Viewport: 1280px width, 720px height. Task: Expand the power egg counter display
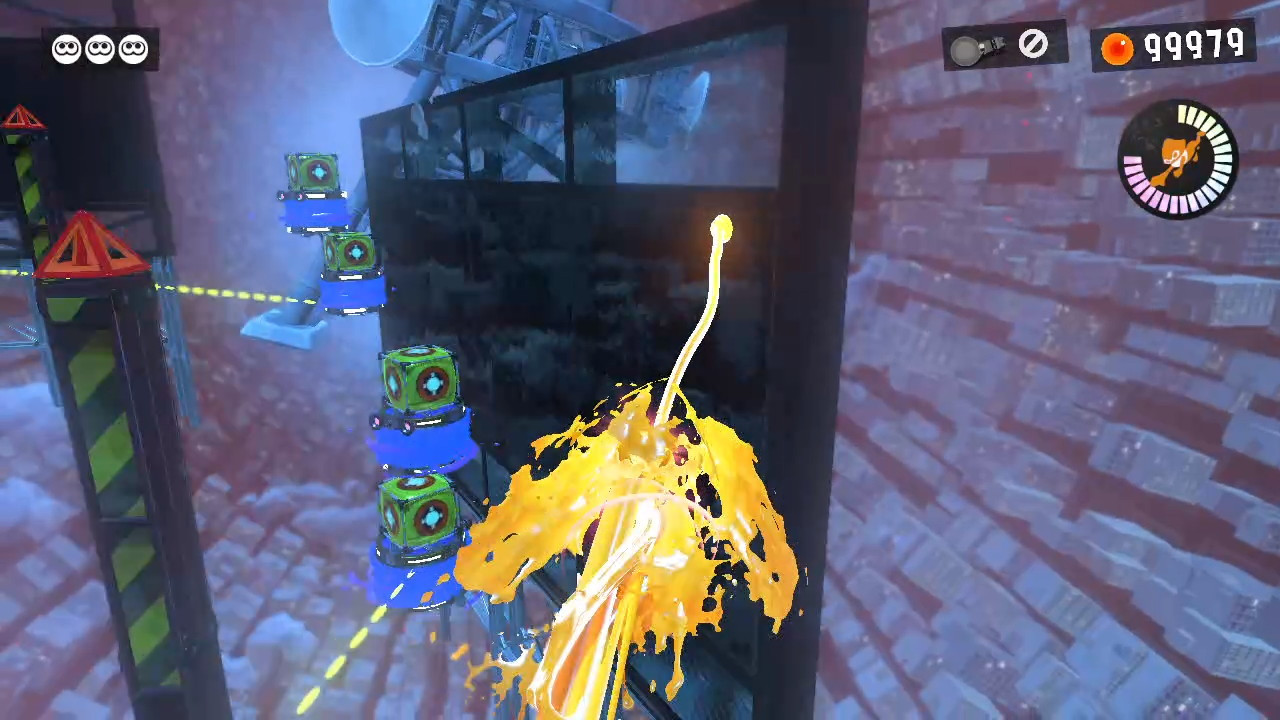(x=1176, y=45)
